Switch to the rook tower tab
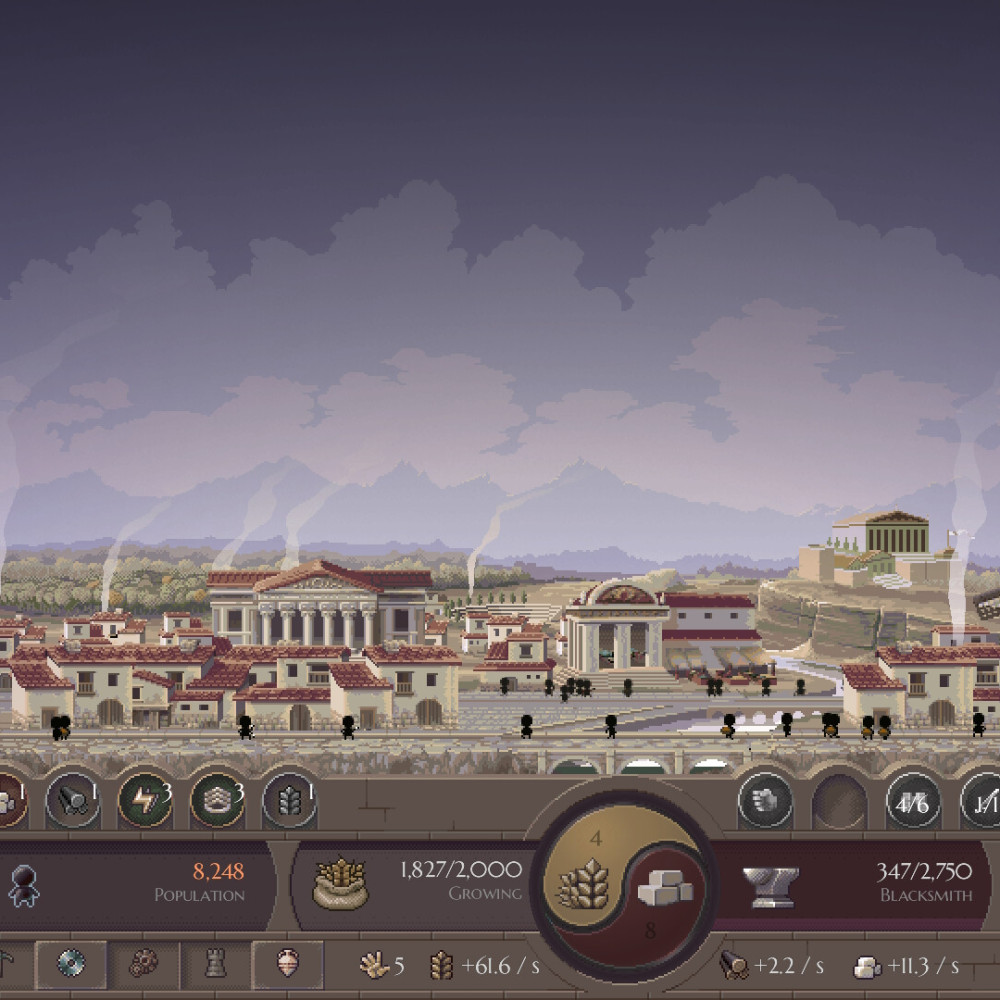The height and width of the screenshot is (1000, 1000). click(215, 964)
